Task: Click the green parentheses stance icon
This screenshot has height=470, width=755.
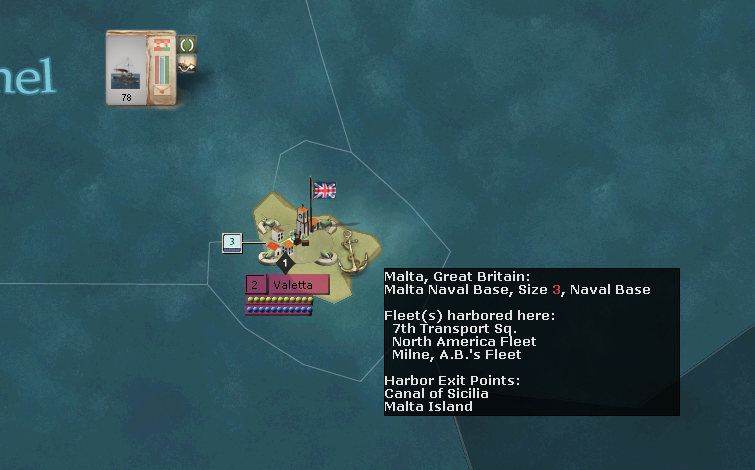Action: pyautogui.click(x=187, y=44)
